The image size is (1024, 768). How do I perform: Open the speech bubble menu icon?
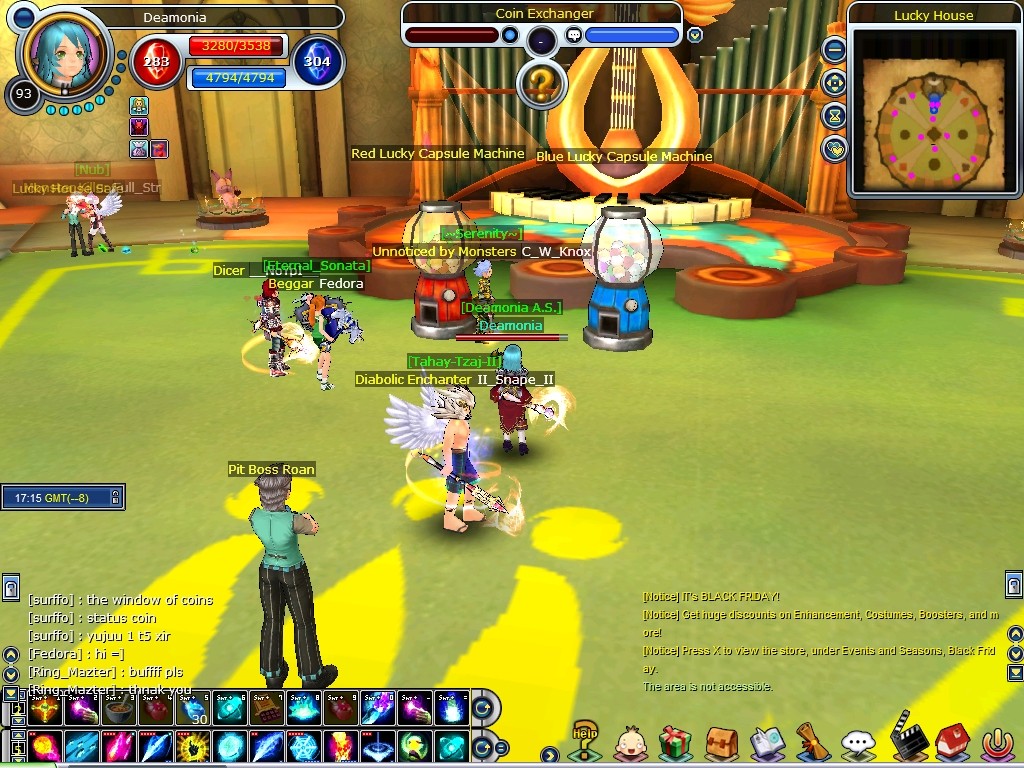[858, 742]
